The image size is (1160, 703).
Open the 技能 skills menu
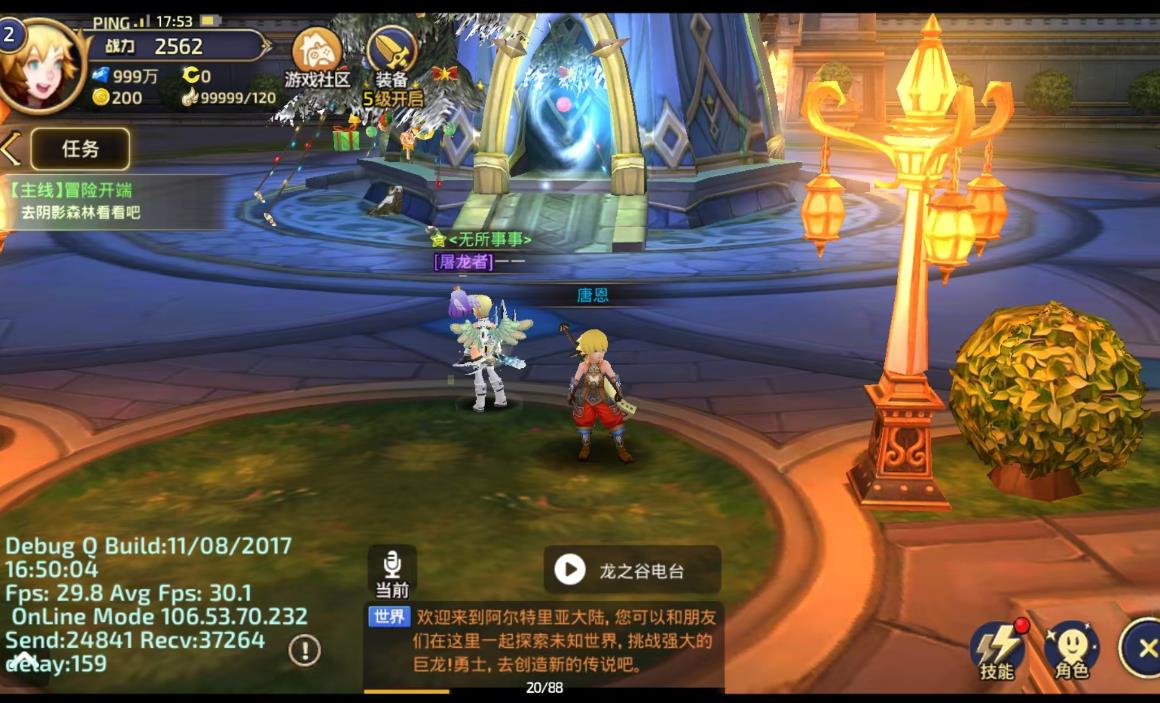coord(996,650)
